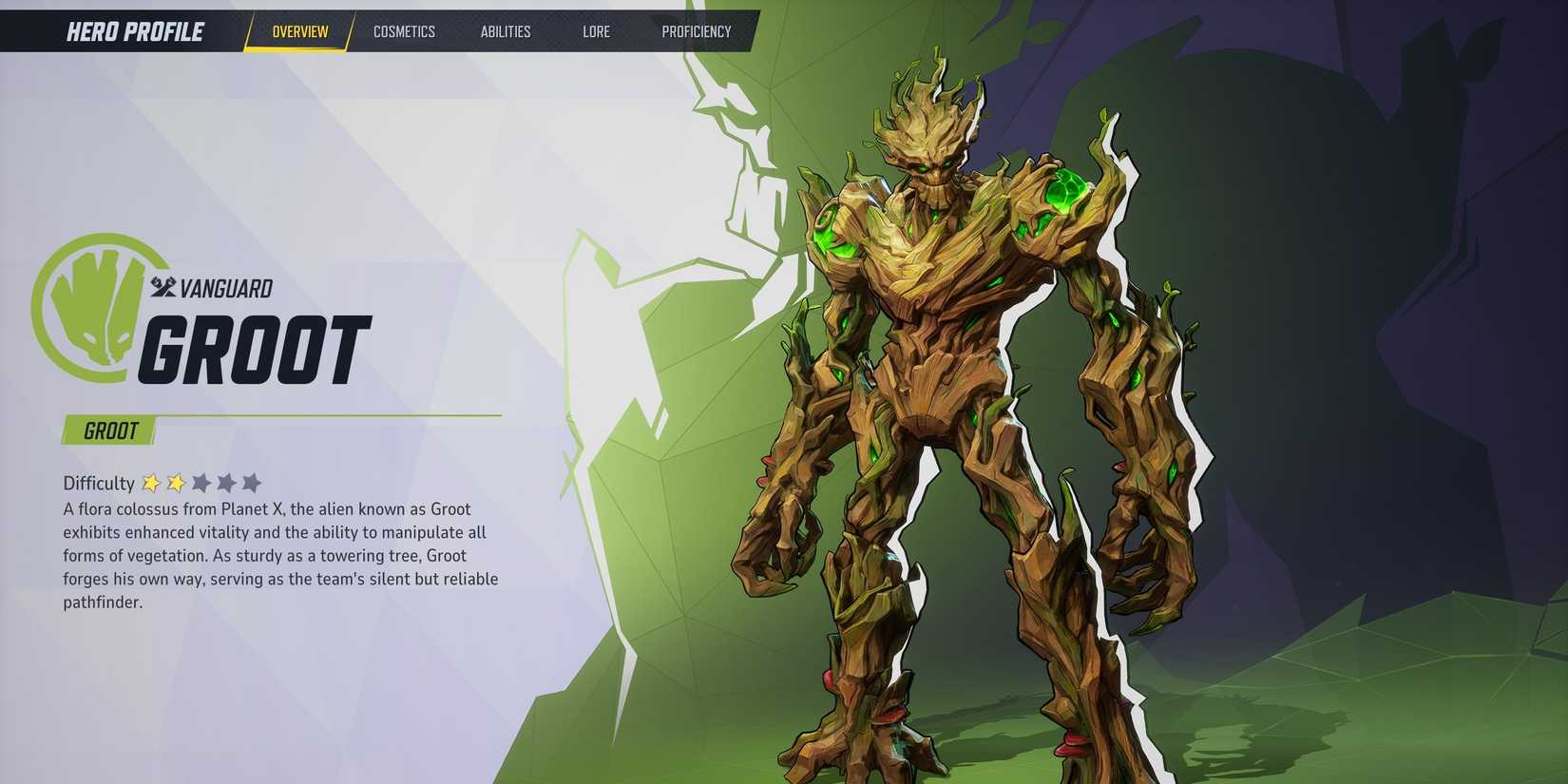Select the Overview tab

(x=299, y=29)
